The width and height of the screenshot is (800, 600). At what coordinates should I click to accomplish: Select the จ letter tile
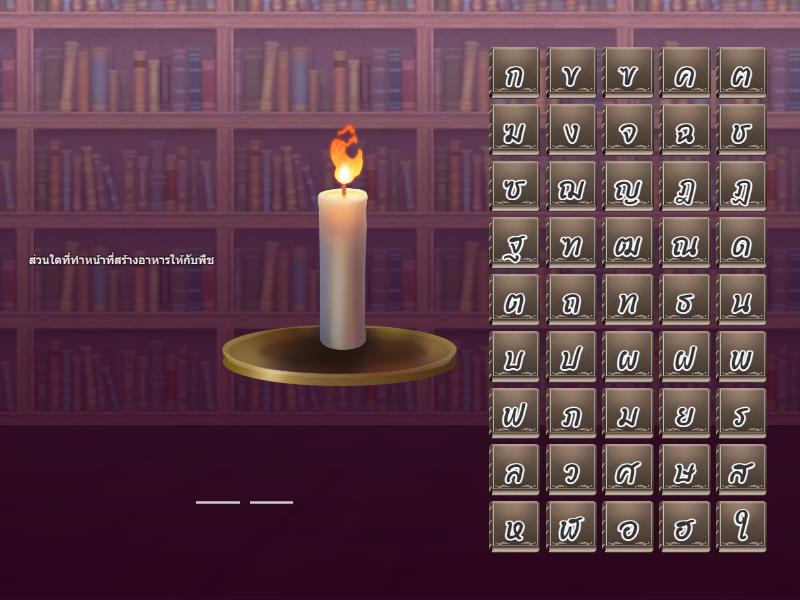pos(628,129)
